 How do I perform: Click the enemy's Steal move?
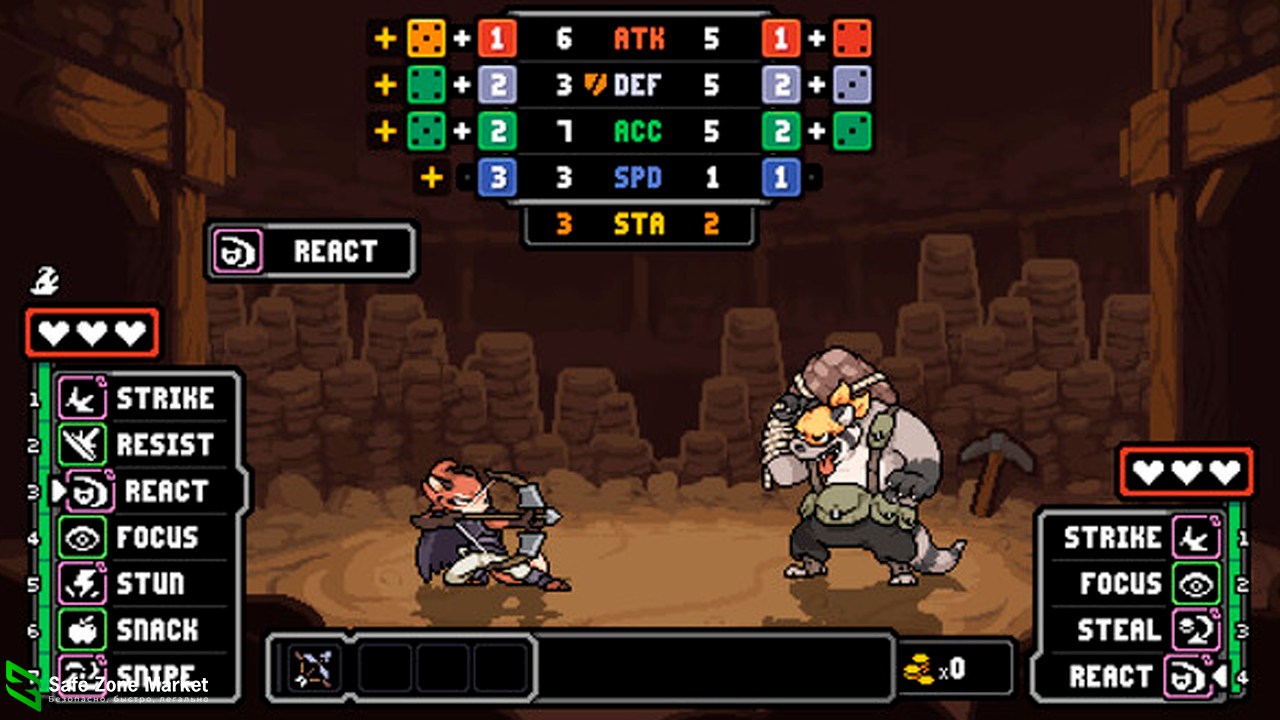click(x=1140, y=630)
